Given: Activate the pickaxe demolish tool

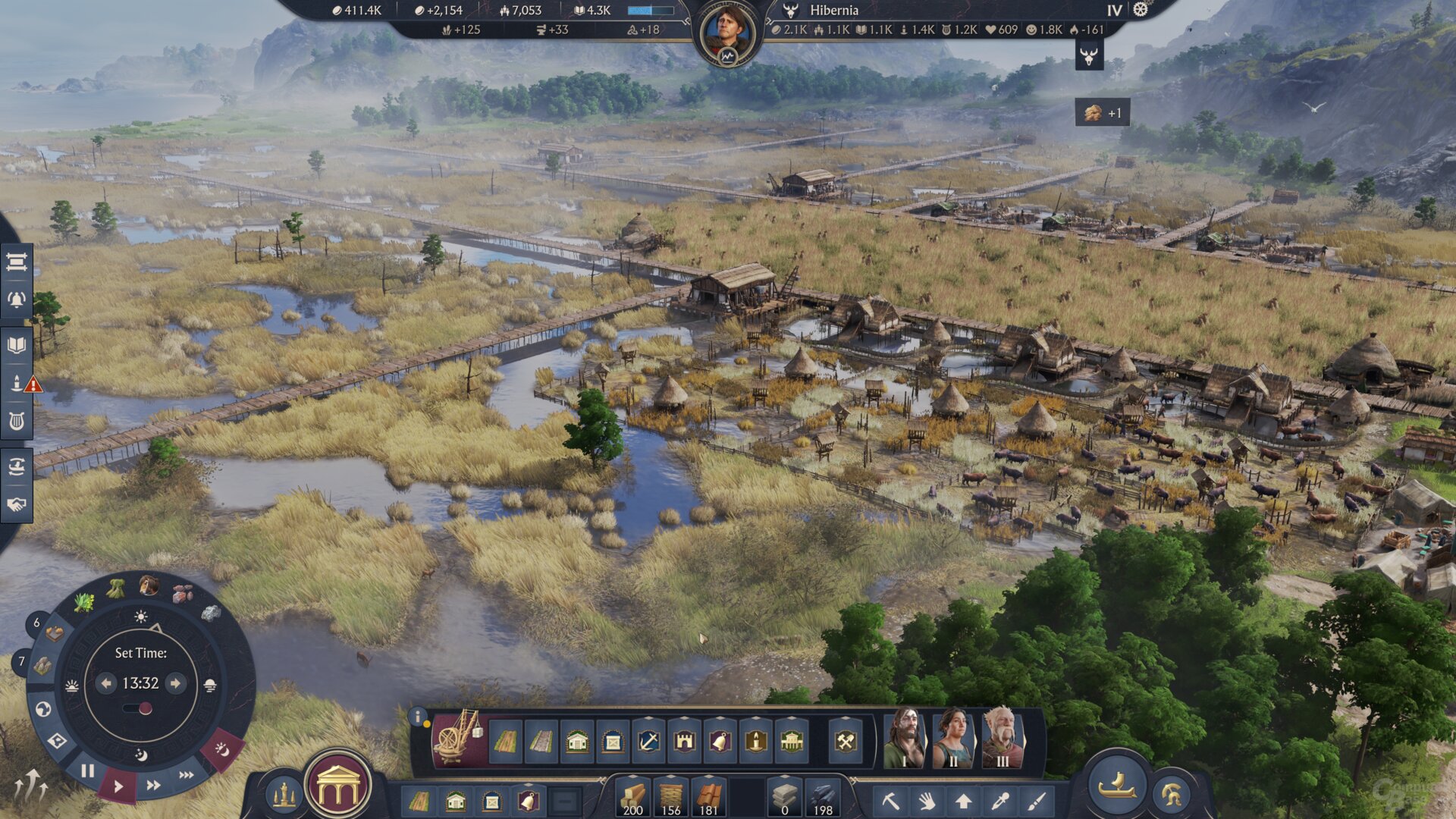Looking at the screenshot, I should [x=890, y=801].
